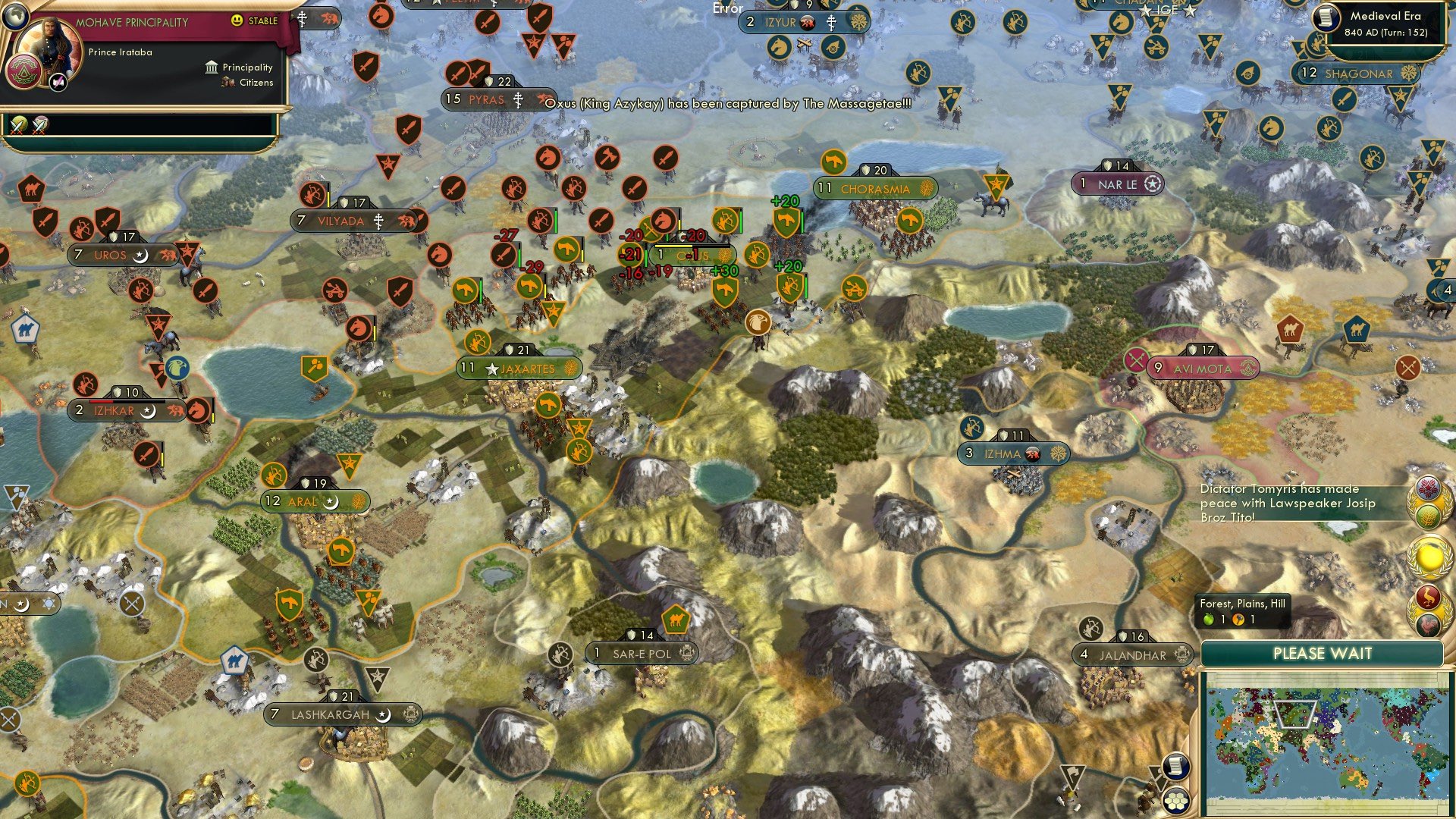Screen dimensions: 1456x819
Task: Select the boat icon on the western lake
Action: [x=318, y=393]
